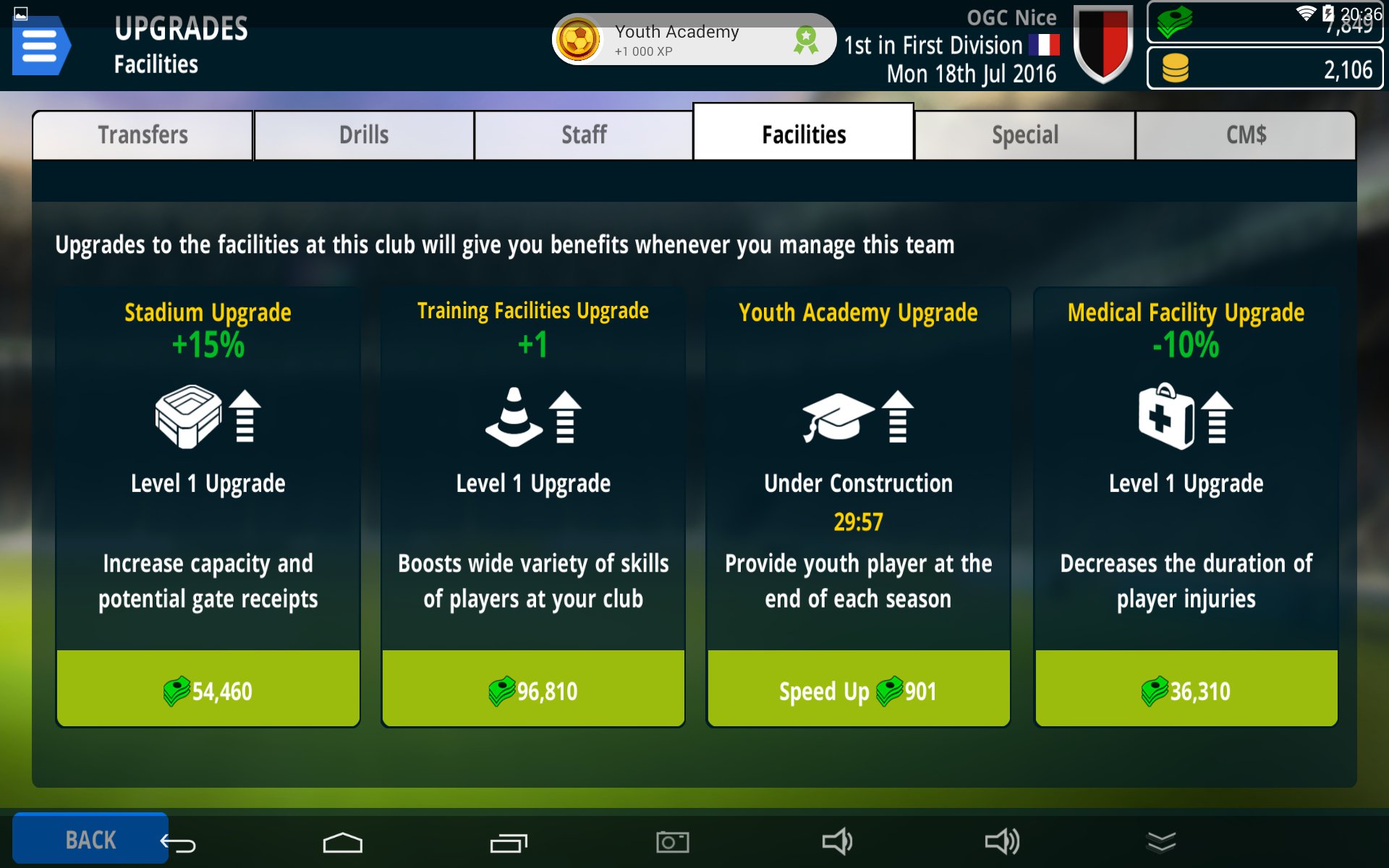Switch to the Transfers tab
The height and width of the screenshot is (868, 1389).
click(x=143, y=135)
